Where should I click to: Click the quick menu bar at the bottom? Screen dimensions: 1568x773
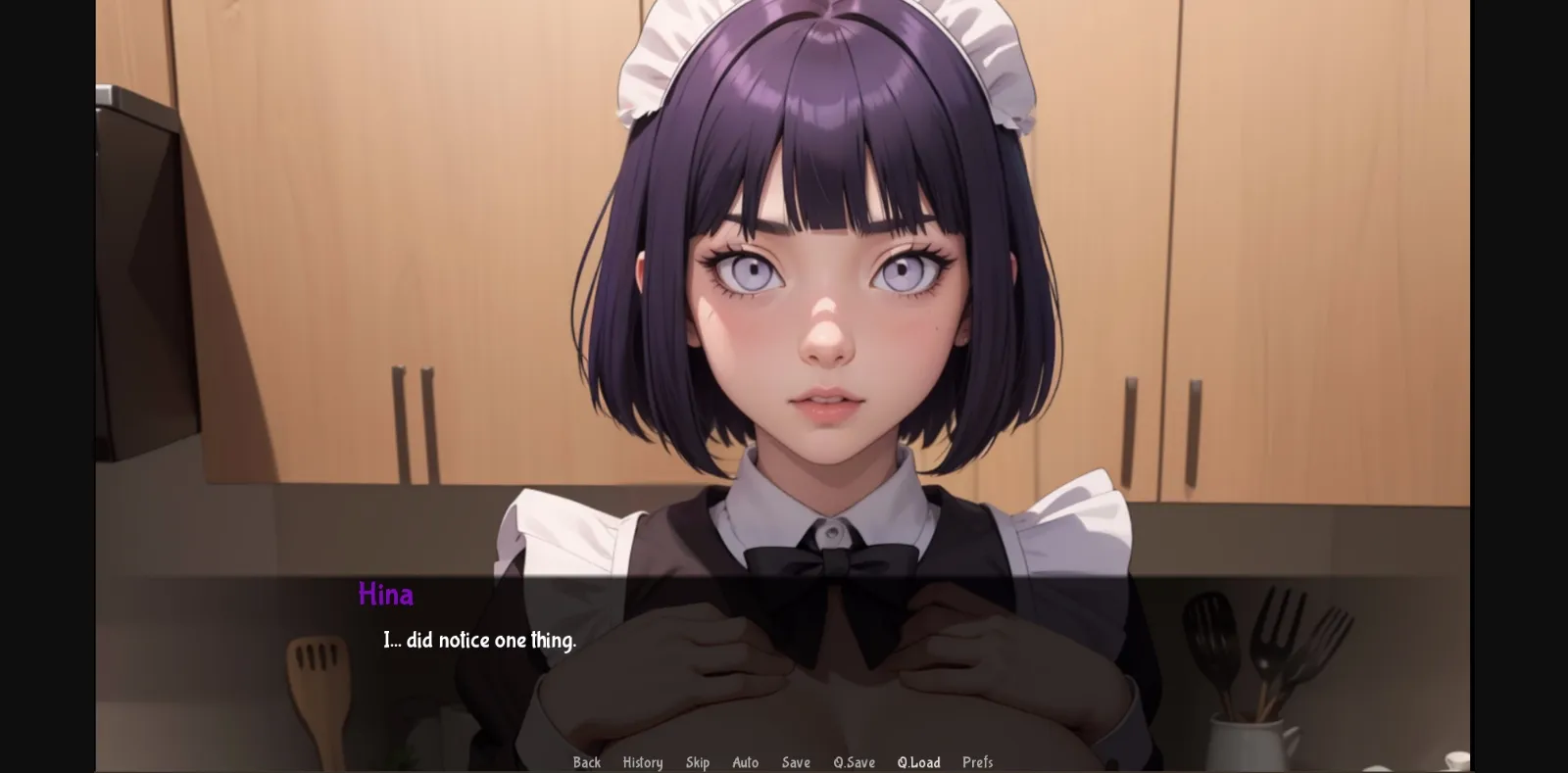[784, 762]
